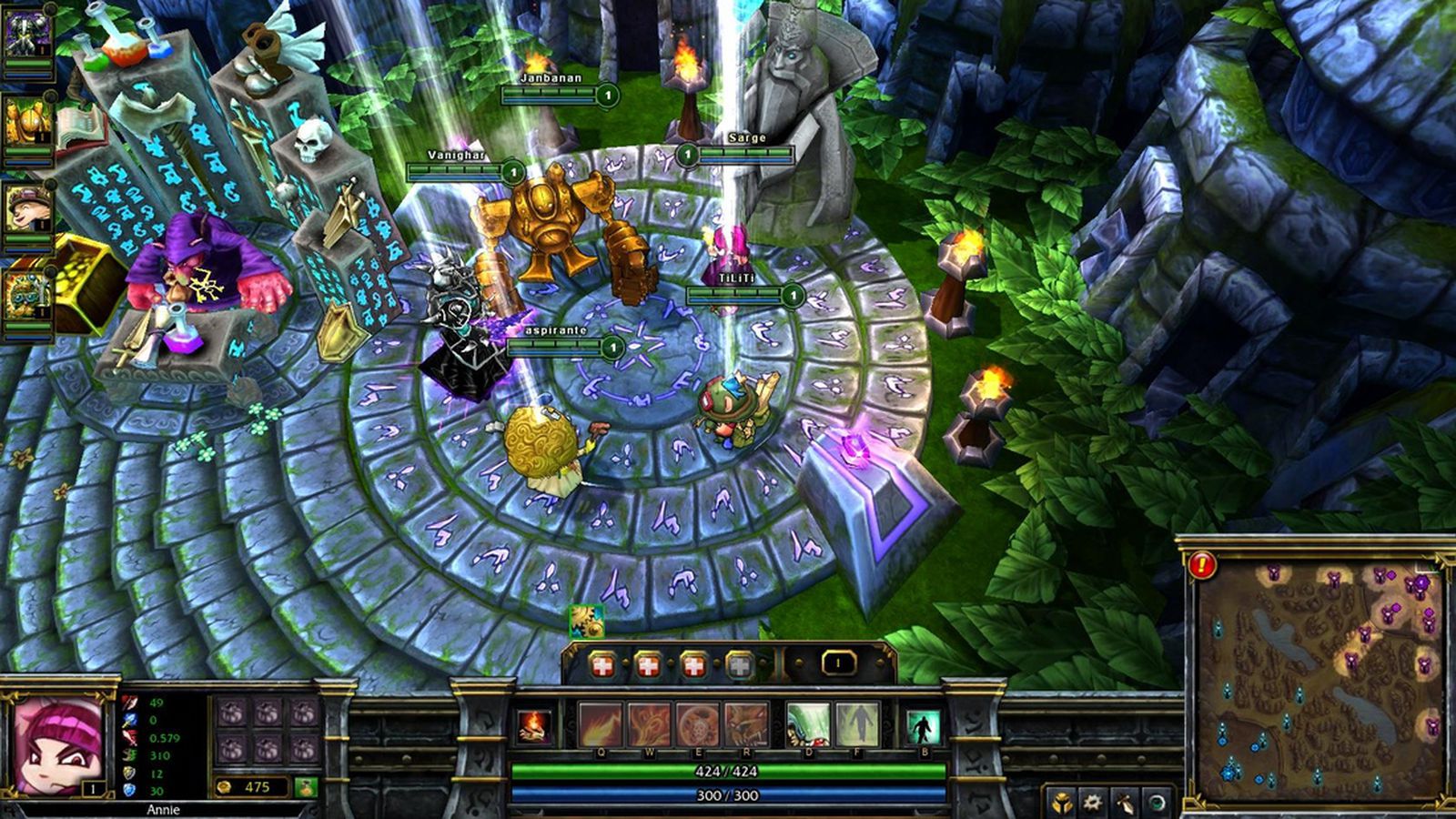Cast Annie's Q fireball ability

602,725
